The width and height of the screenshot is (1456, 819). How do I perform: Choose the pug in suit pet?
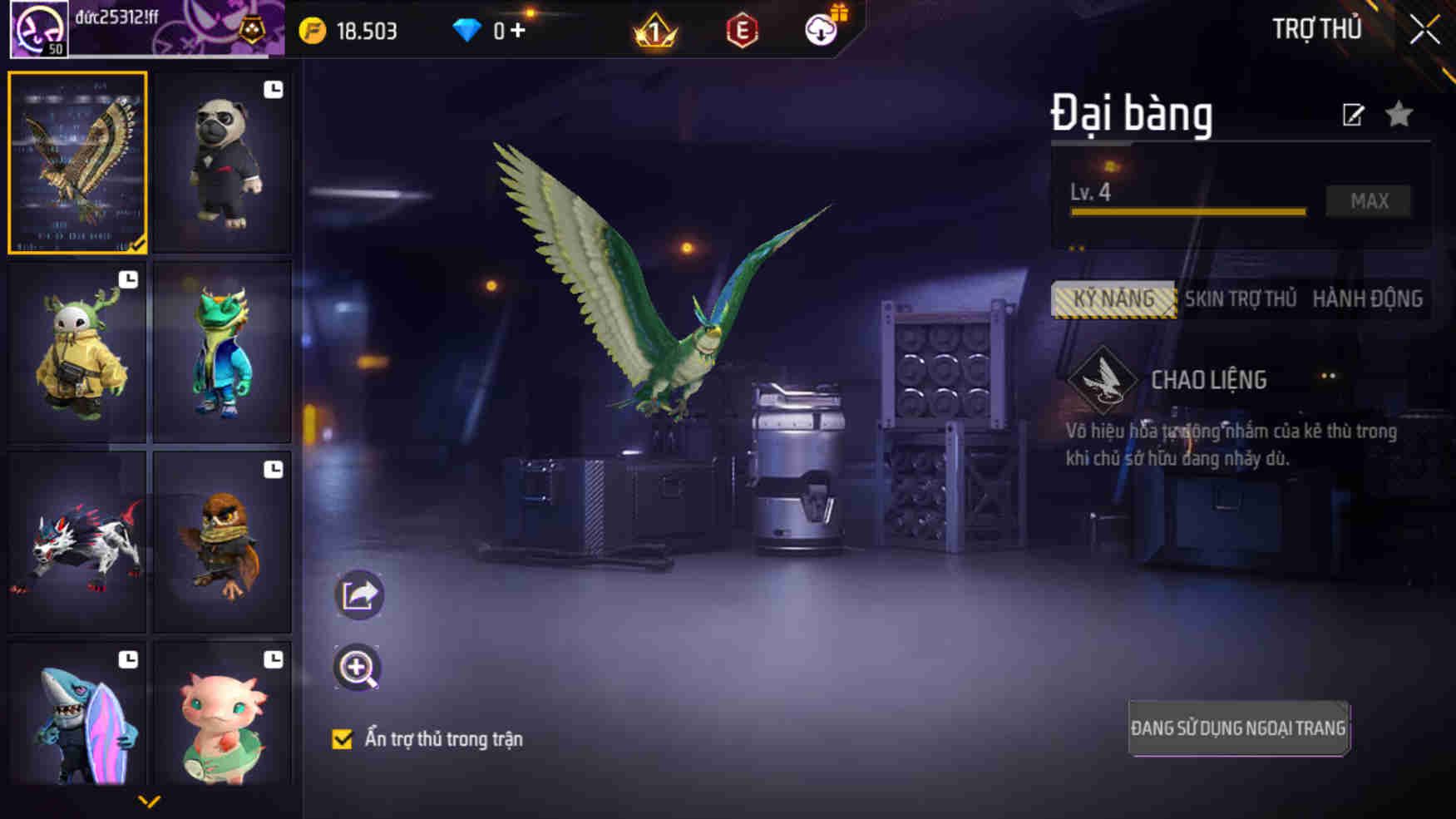[x=222, y=163]
